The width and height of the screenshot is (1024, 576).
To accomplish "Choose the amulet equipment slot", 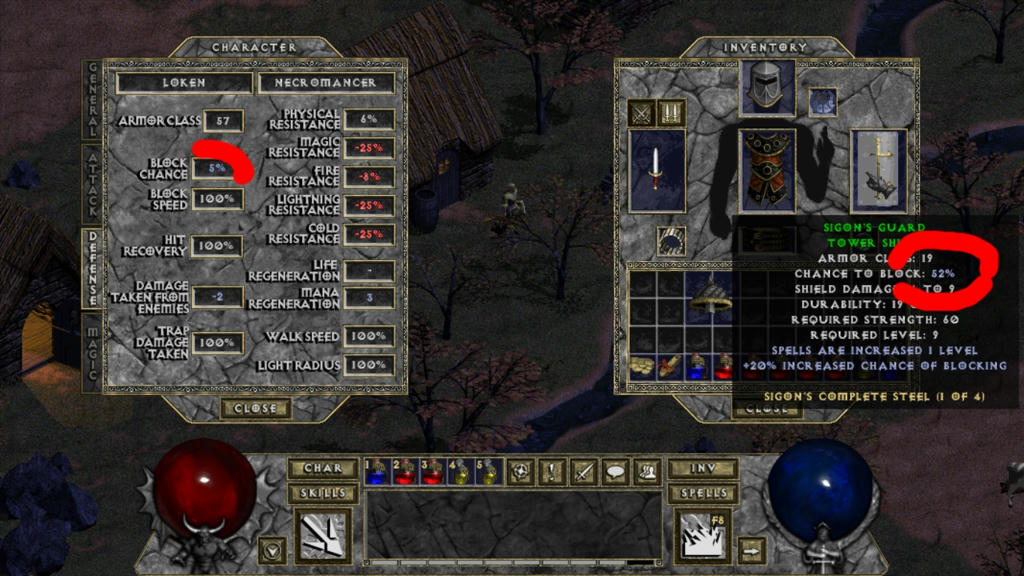I will click(822, 102).
